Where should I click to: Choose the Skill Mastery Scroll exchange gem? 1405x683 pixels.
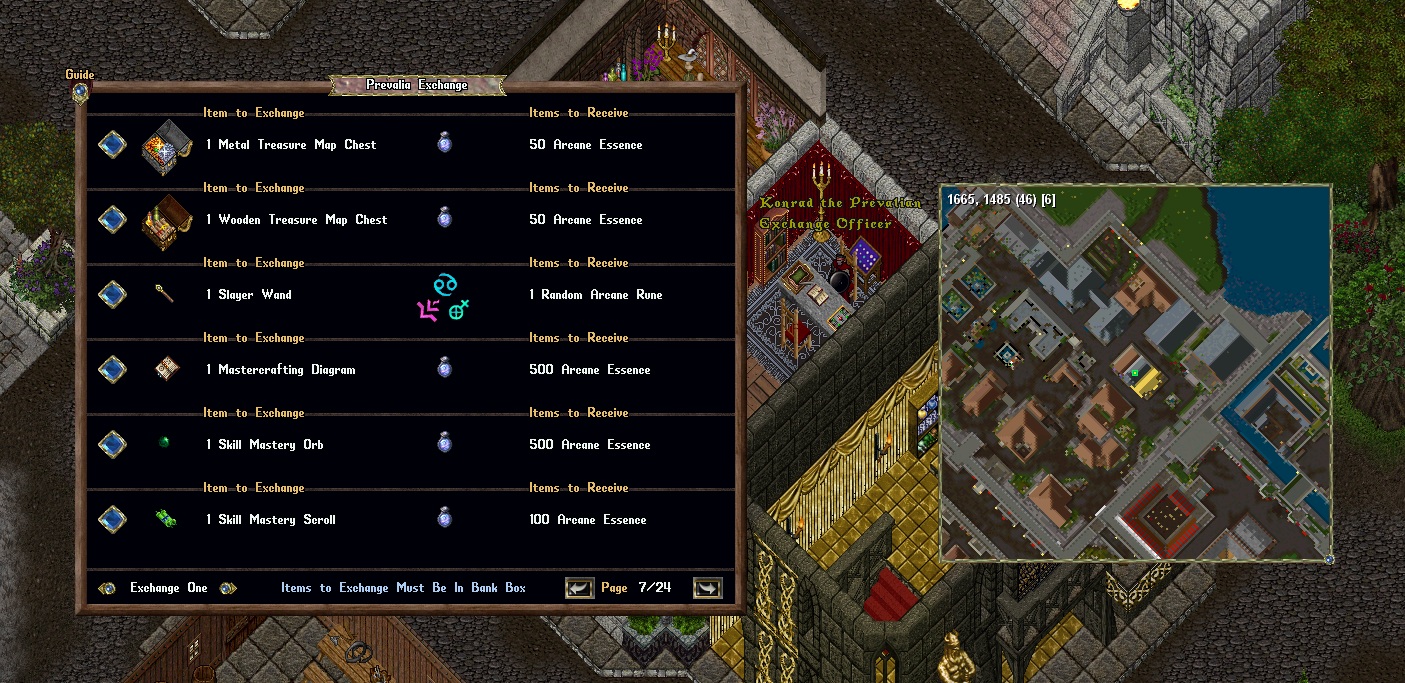[x=112, y=520]
